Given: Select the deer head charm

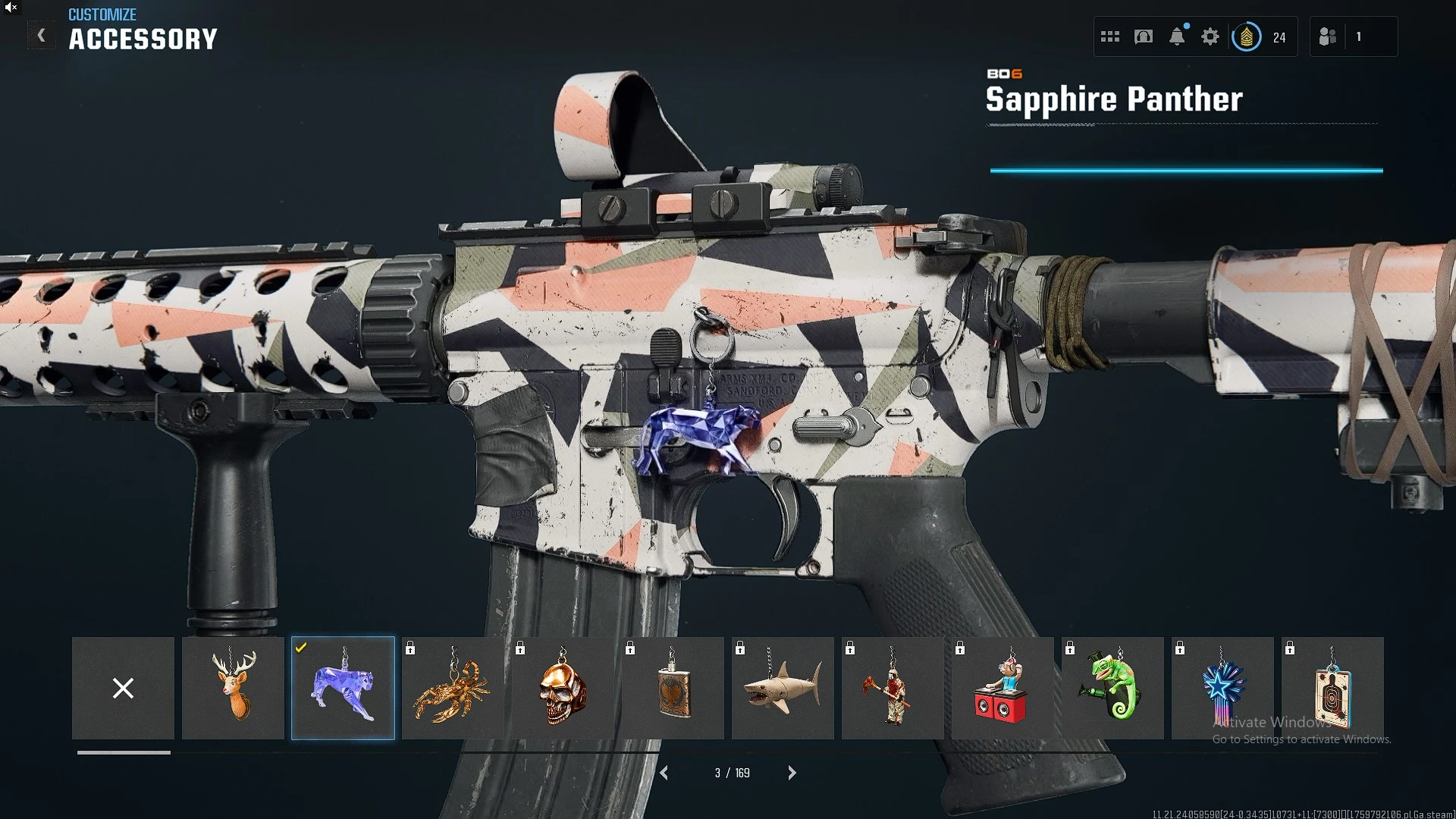Looking at the screenshot, I should click(x=233, y=688).
